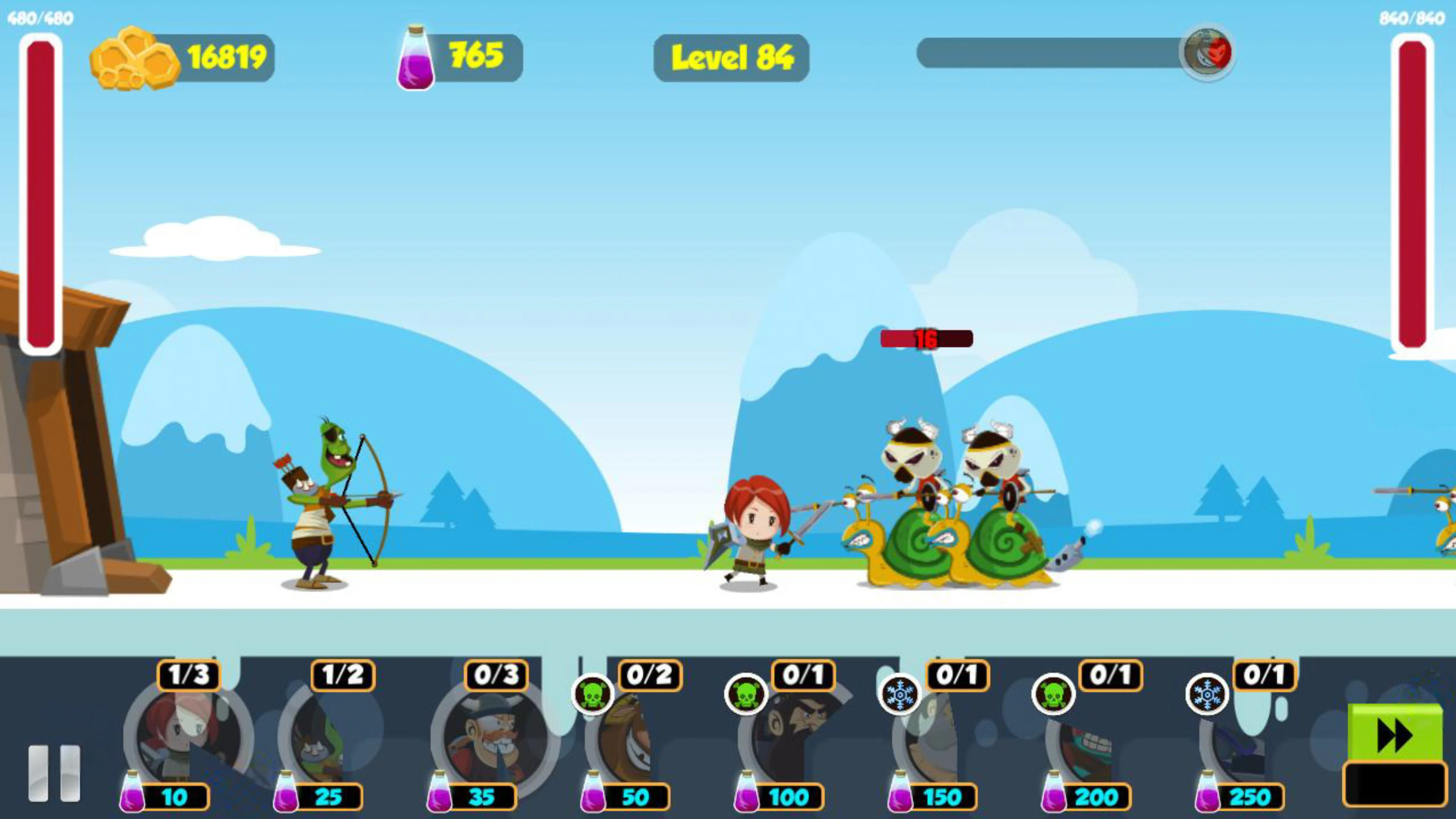Select the poison-badged unit costing 50
This screenshot has height=819, width=1456.
633,735
